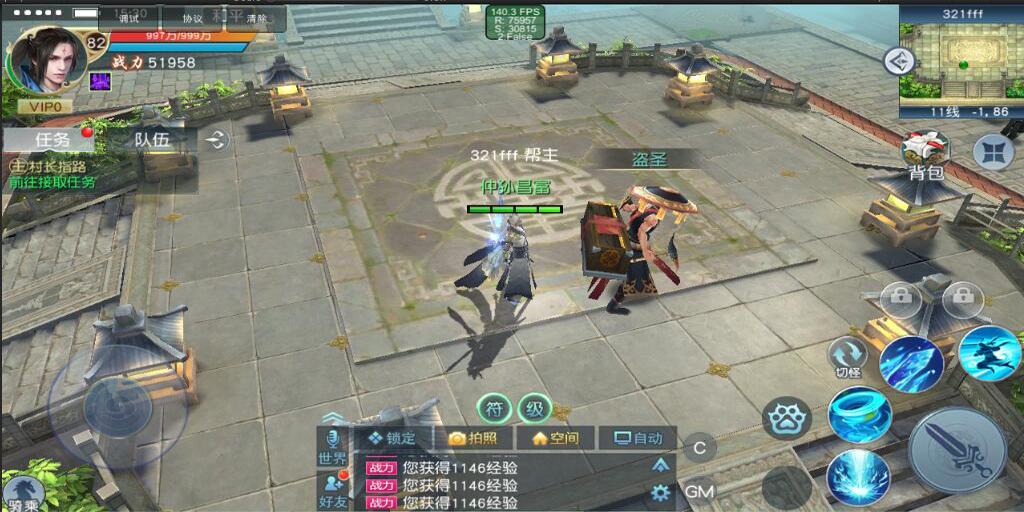Viewport: 1024px width, 512px height.
Task: Open the paw print pet button
Action: (787, 418)
